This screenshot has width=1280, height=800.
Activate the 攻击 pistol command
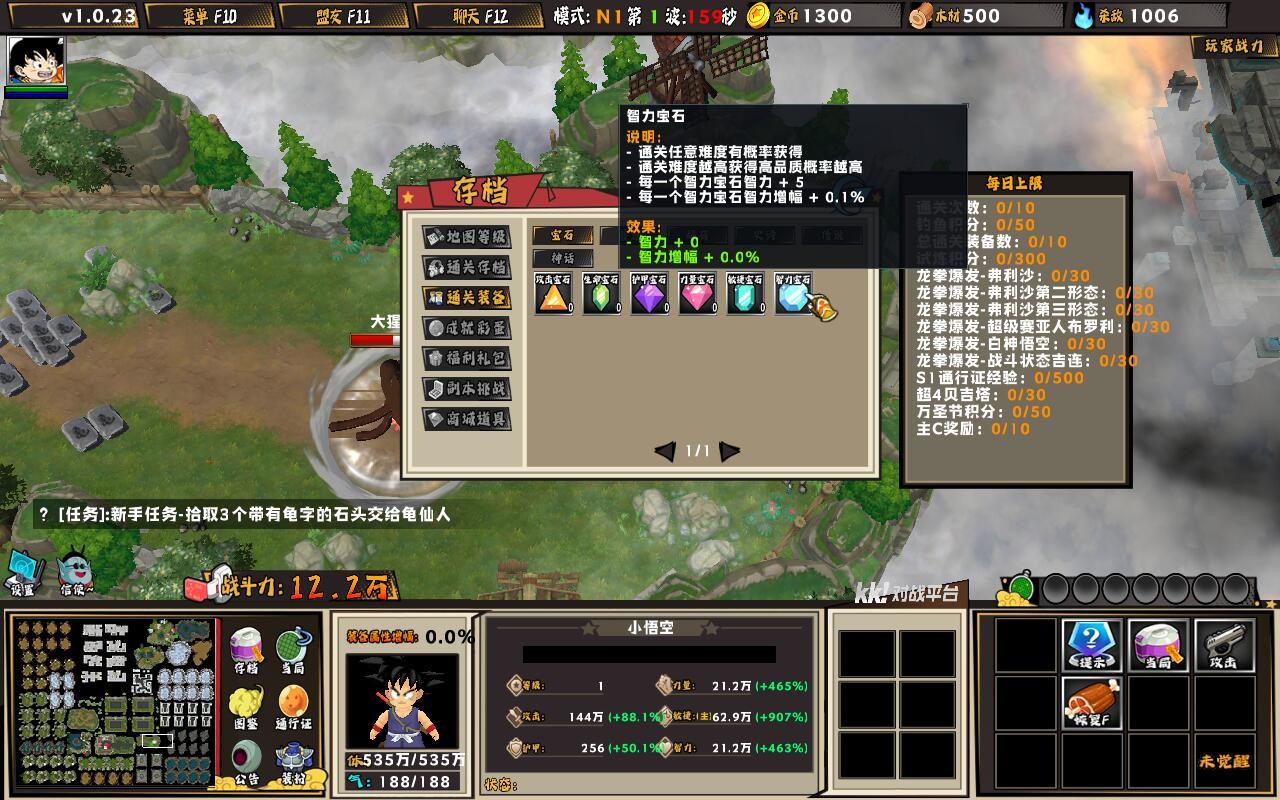click(x=1223, y=644)
